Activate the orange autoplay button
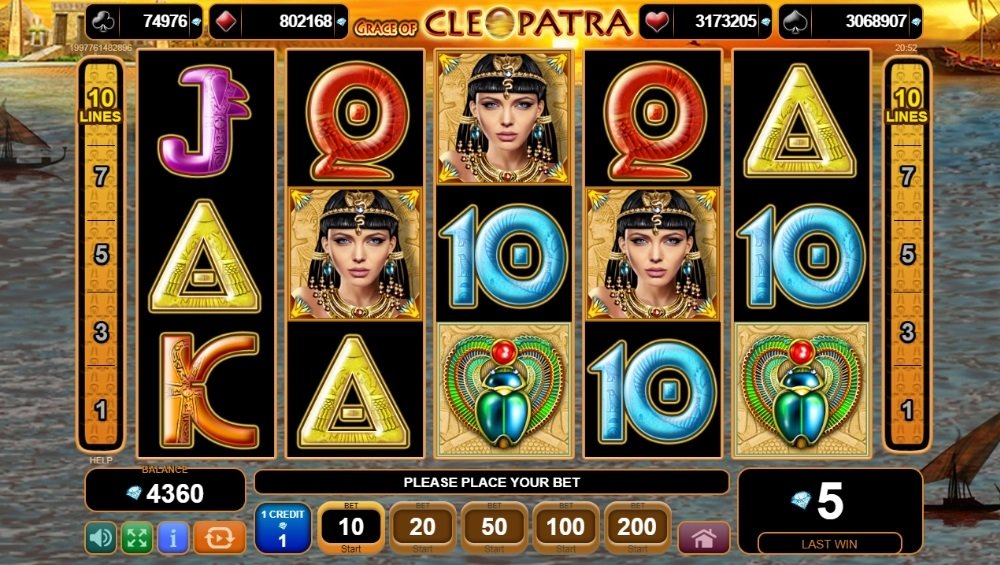This screenshot has height=565, width=1000. (x=219, y=538)
